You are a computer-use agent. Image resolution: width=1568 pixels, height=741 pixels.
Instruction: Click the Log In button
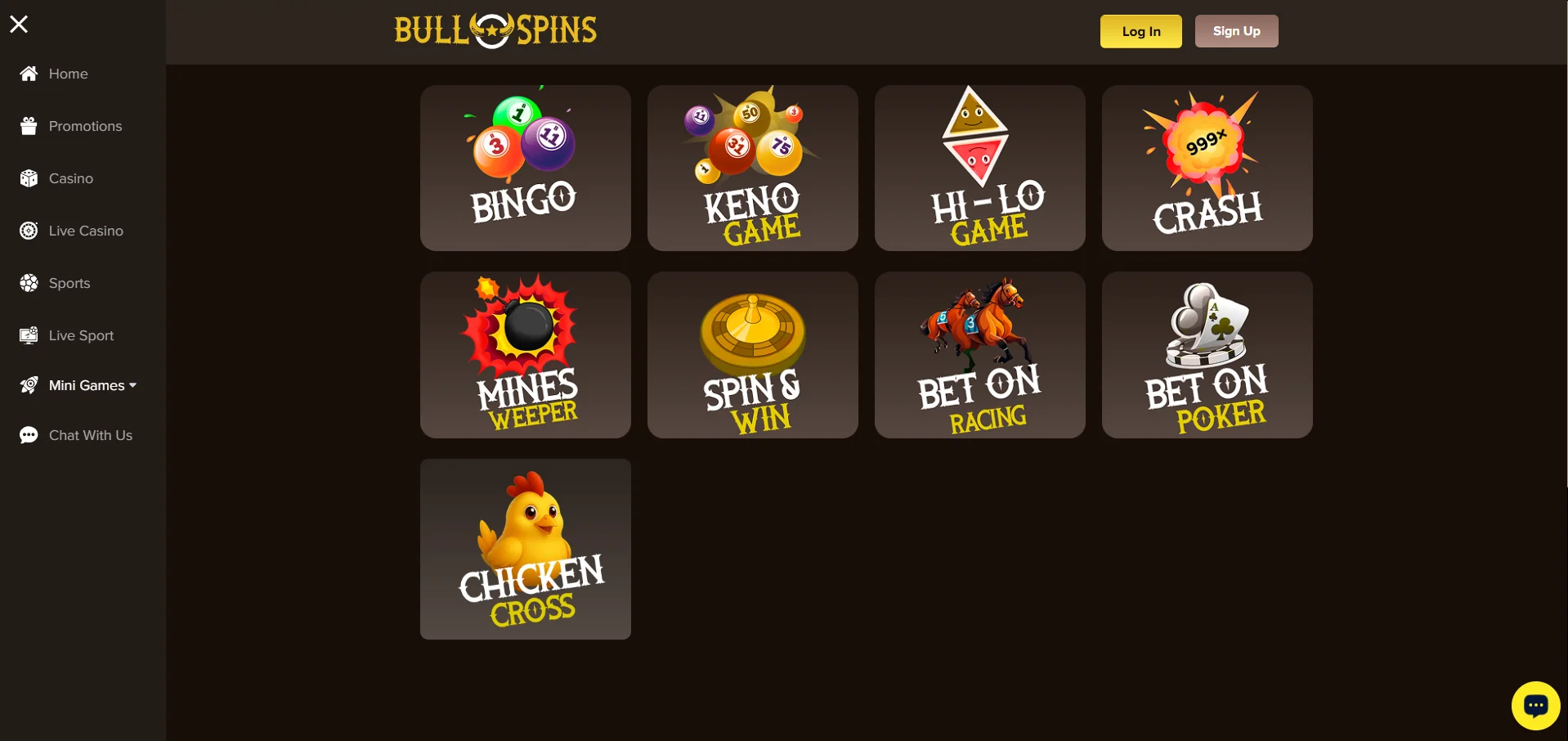click(1140, 31)
